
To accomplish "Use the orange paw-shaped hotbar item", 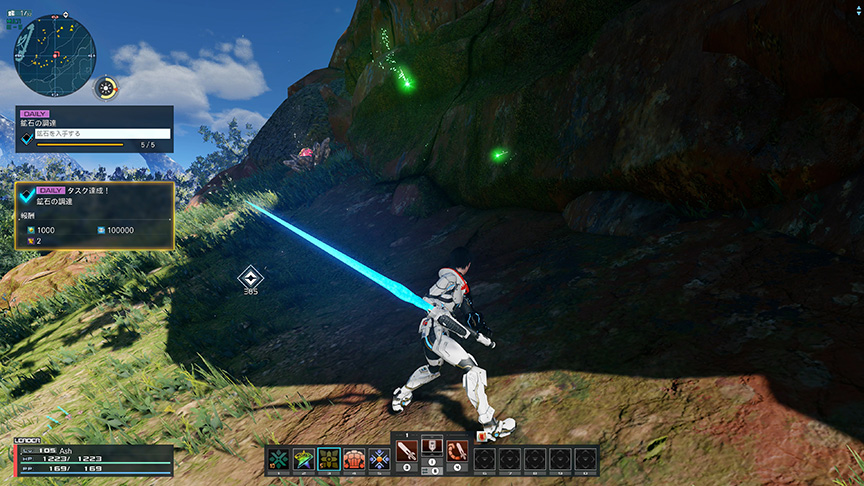I will [x=354, y=459].
